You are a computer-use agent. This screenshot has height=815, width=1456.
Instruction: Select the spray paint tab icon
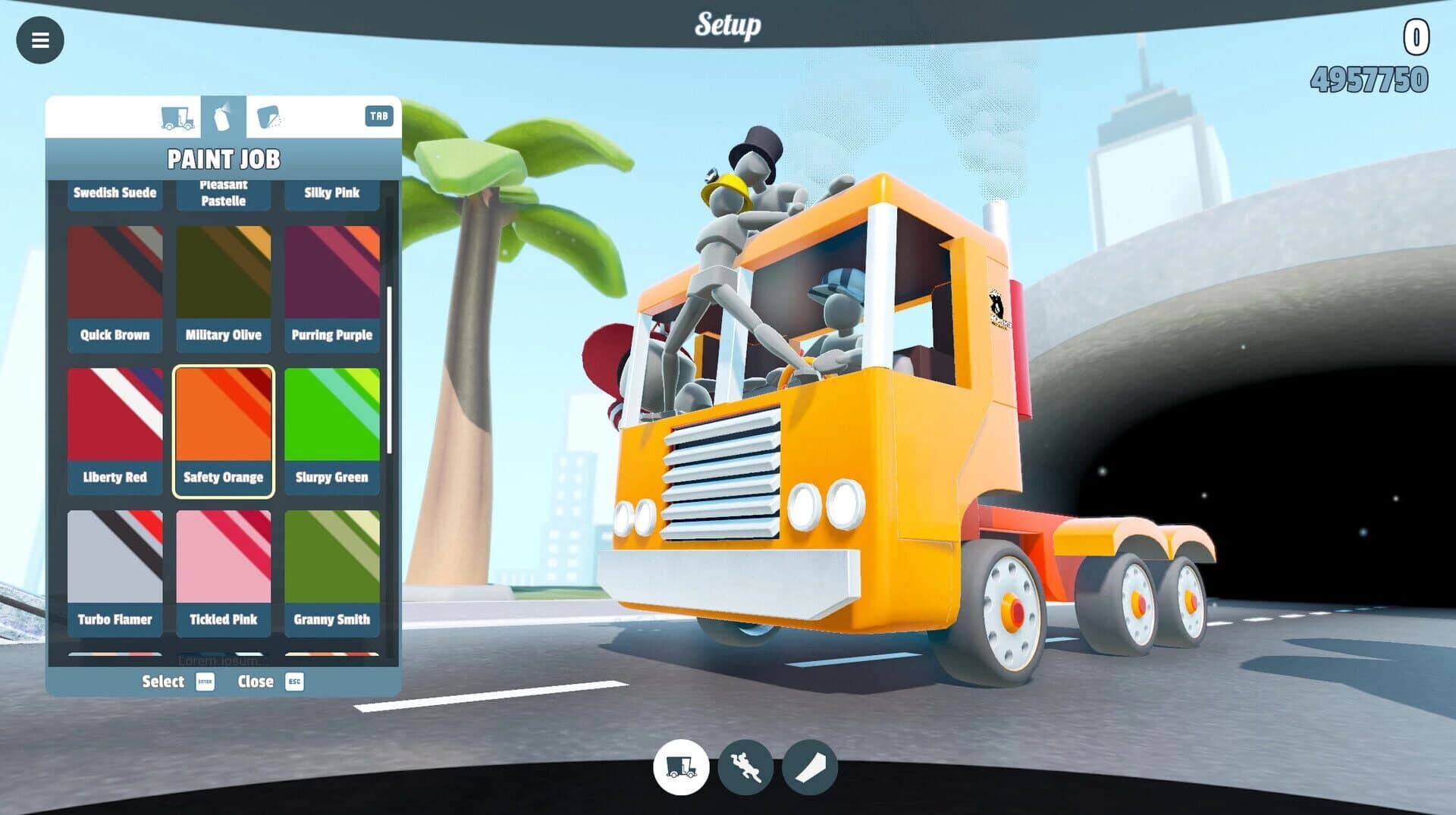(224, 116)
